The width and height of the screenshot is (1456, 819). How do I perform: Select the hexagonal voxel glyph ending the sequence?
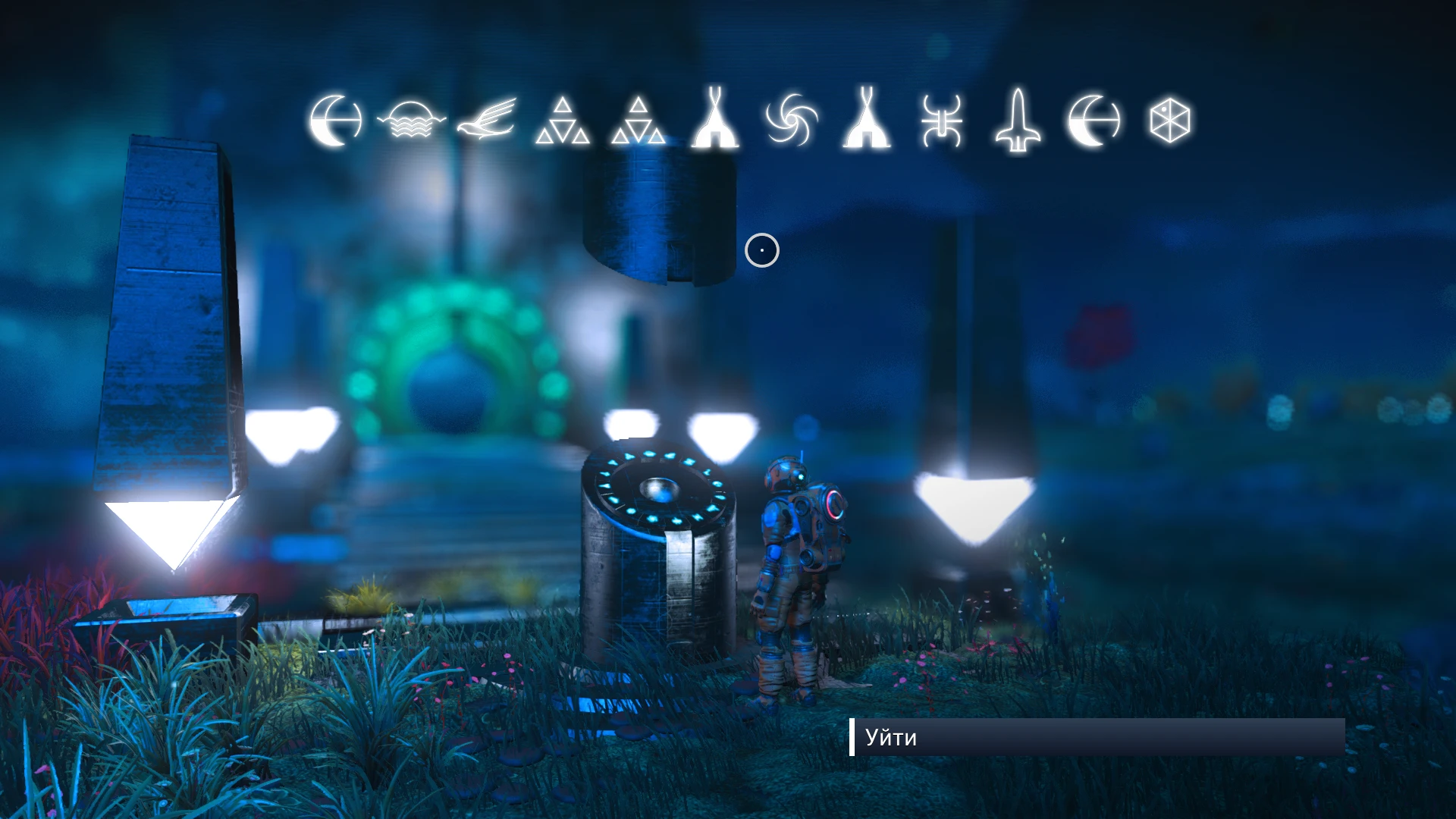tap(1170, 121)
